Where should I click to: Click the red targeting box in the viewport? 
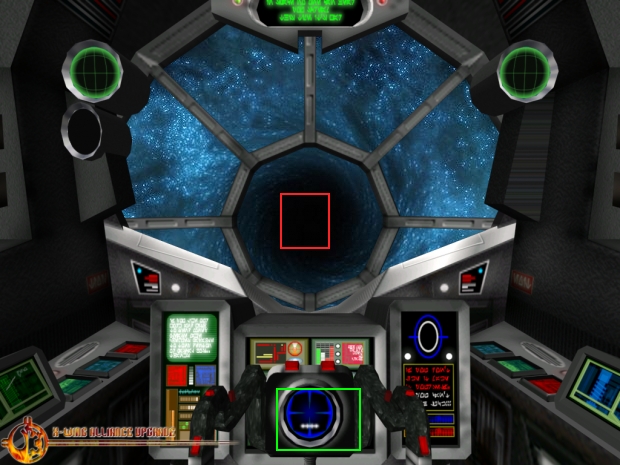(x=305, y=221)
